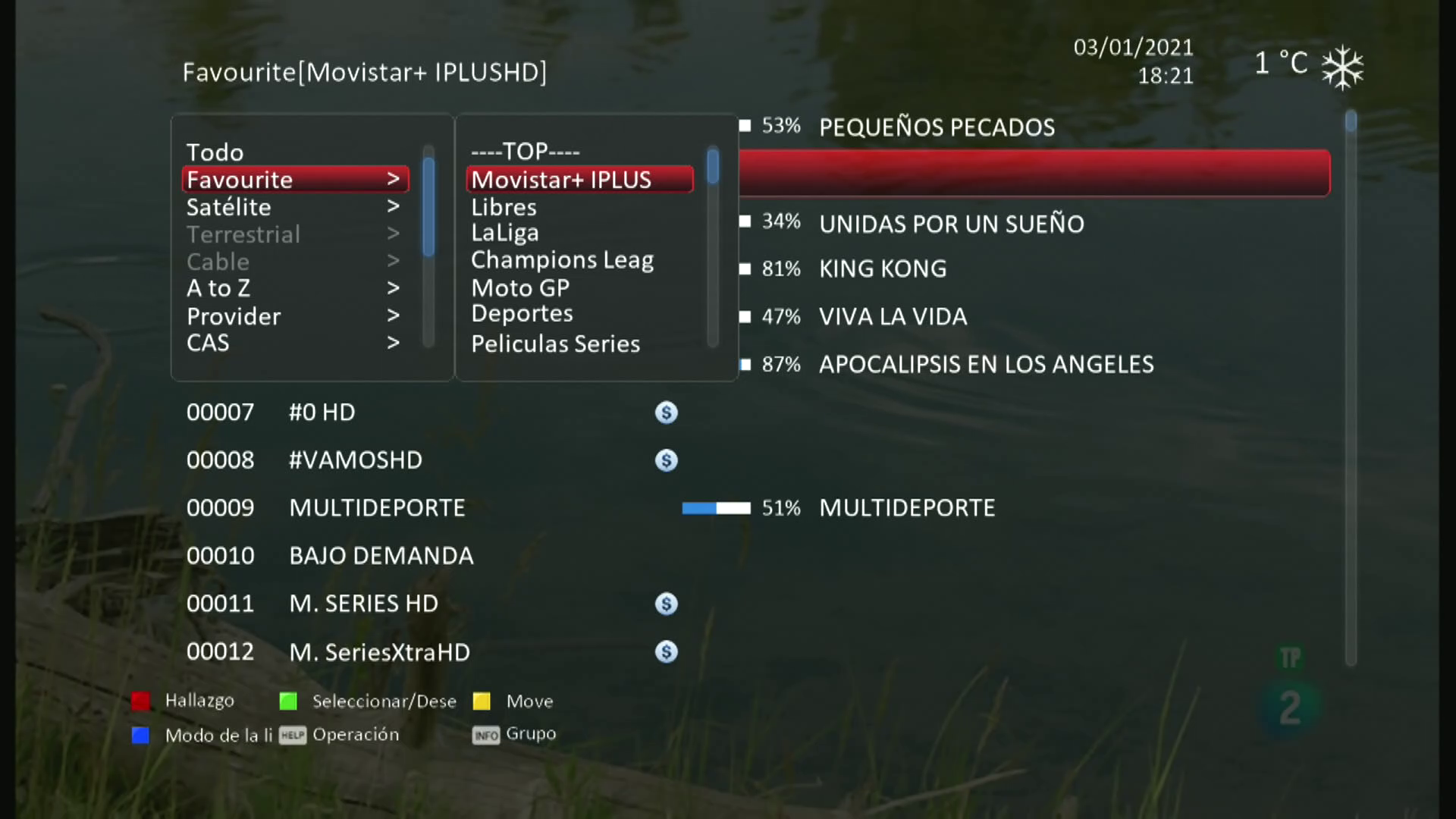
Task: Select channel 00008 #VAMOSHD
Action: click(x=355, y=460)
